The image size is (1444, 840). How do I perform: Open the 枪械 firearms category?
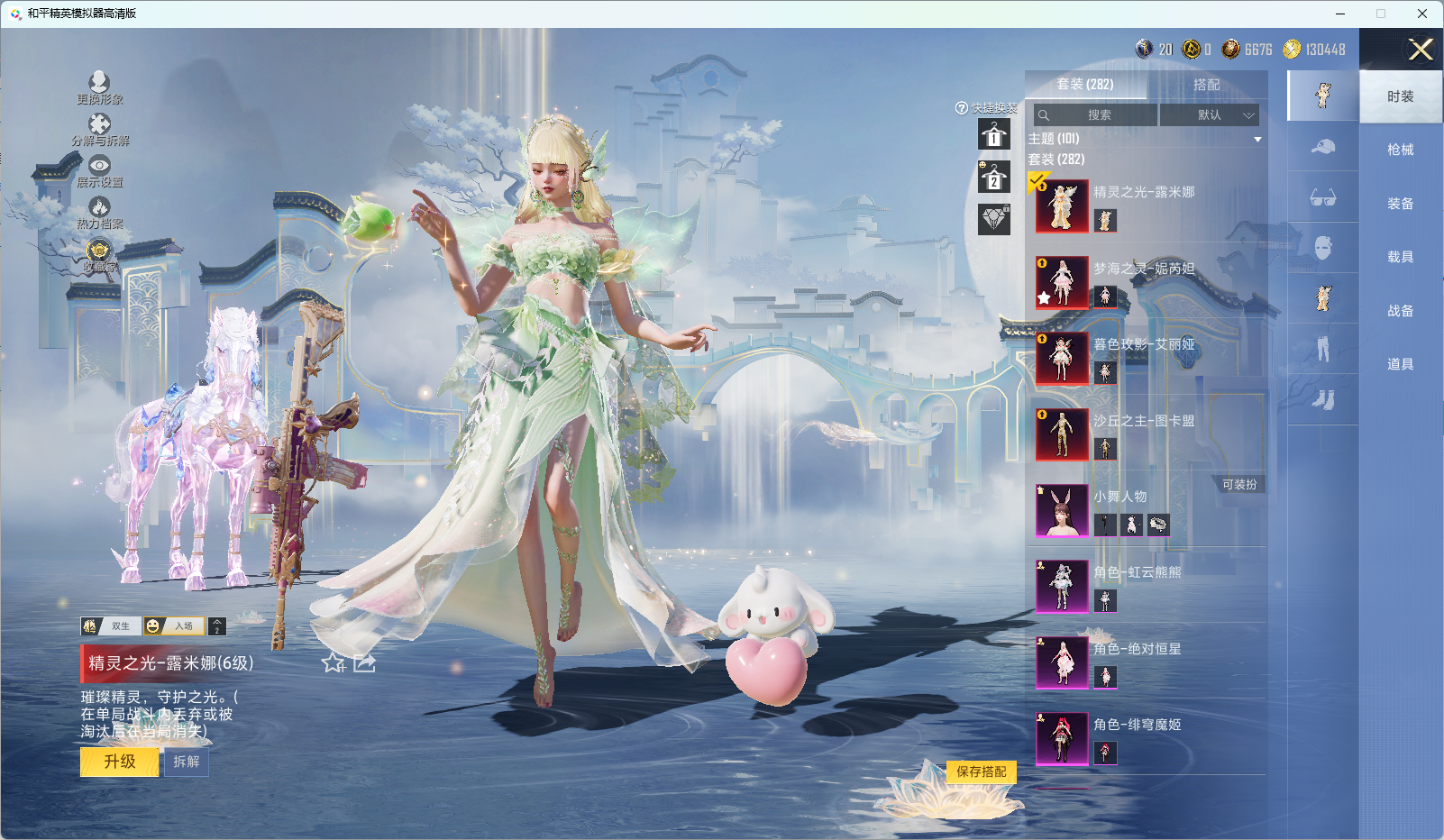[x=1400, y=150]
